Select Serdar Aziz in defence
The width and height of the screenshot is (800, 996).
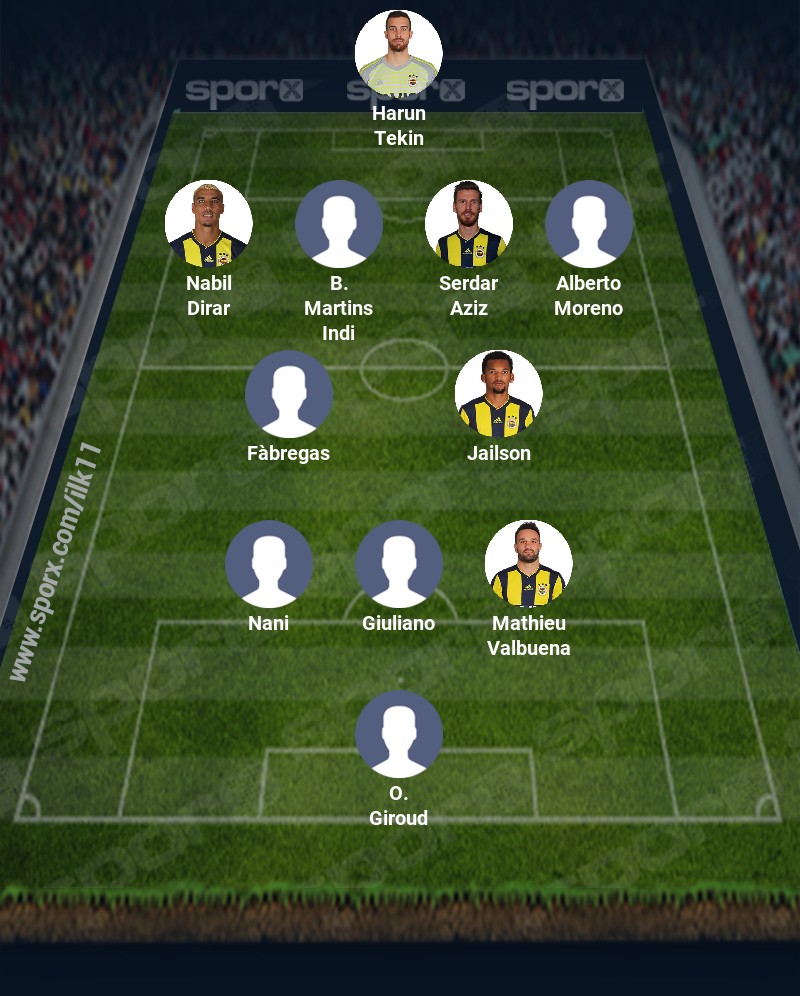click(x=469, y=224)
